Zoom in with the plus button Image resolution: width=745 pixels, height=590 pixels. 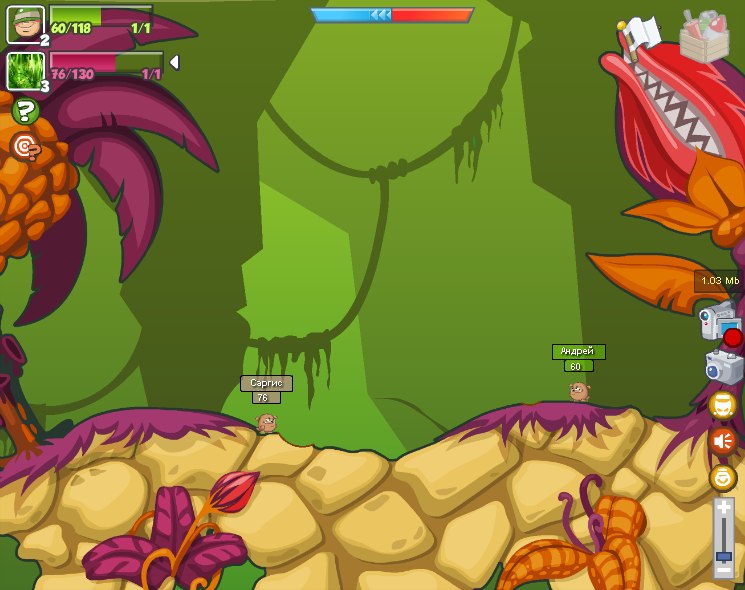[723, 509]
